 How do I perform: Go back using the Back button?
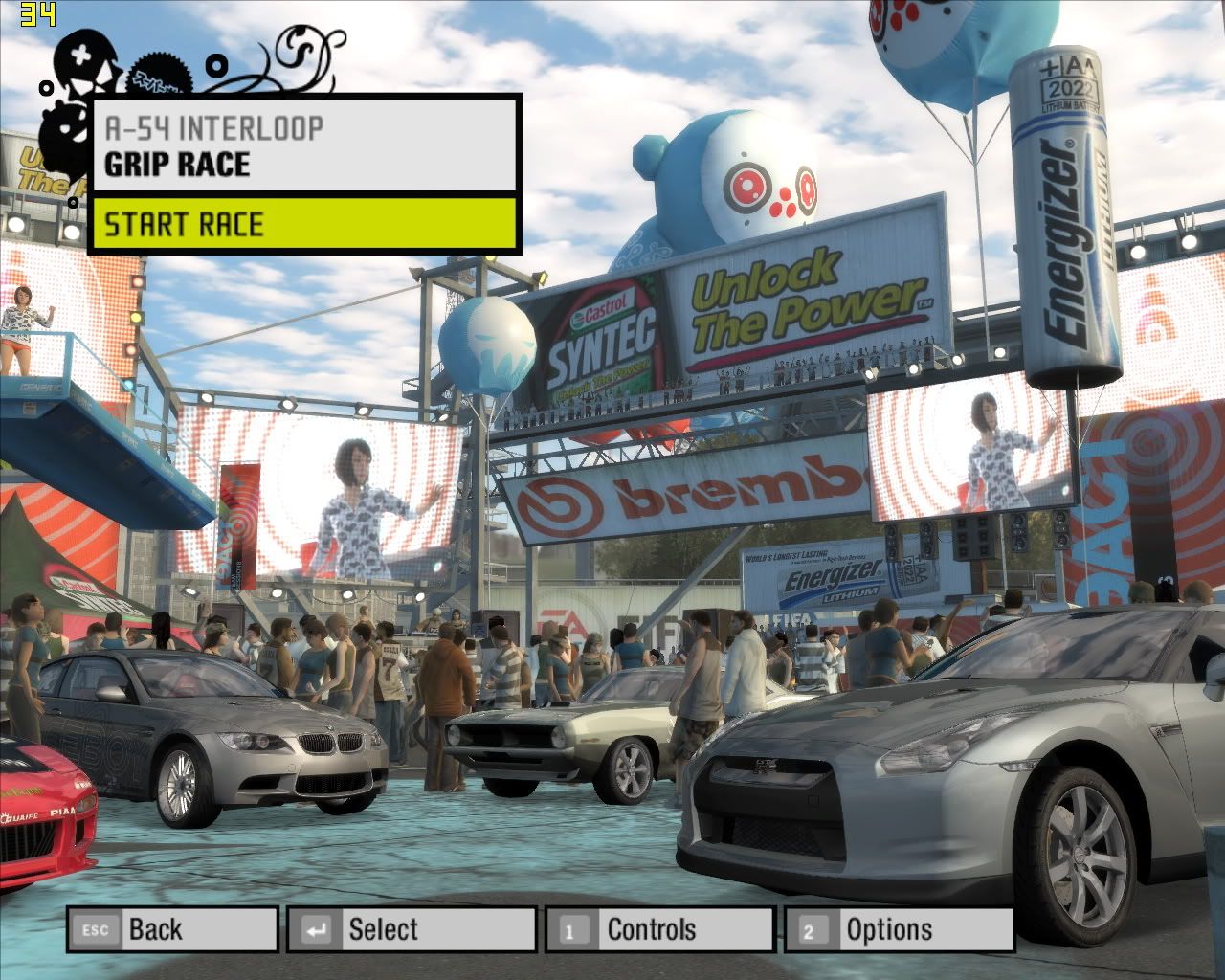pyautogui.click(x=172, y=929)
